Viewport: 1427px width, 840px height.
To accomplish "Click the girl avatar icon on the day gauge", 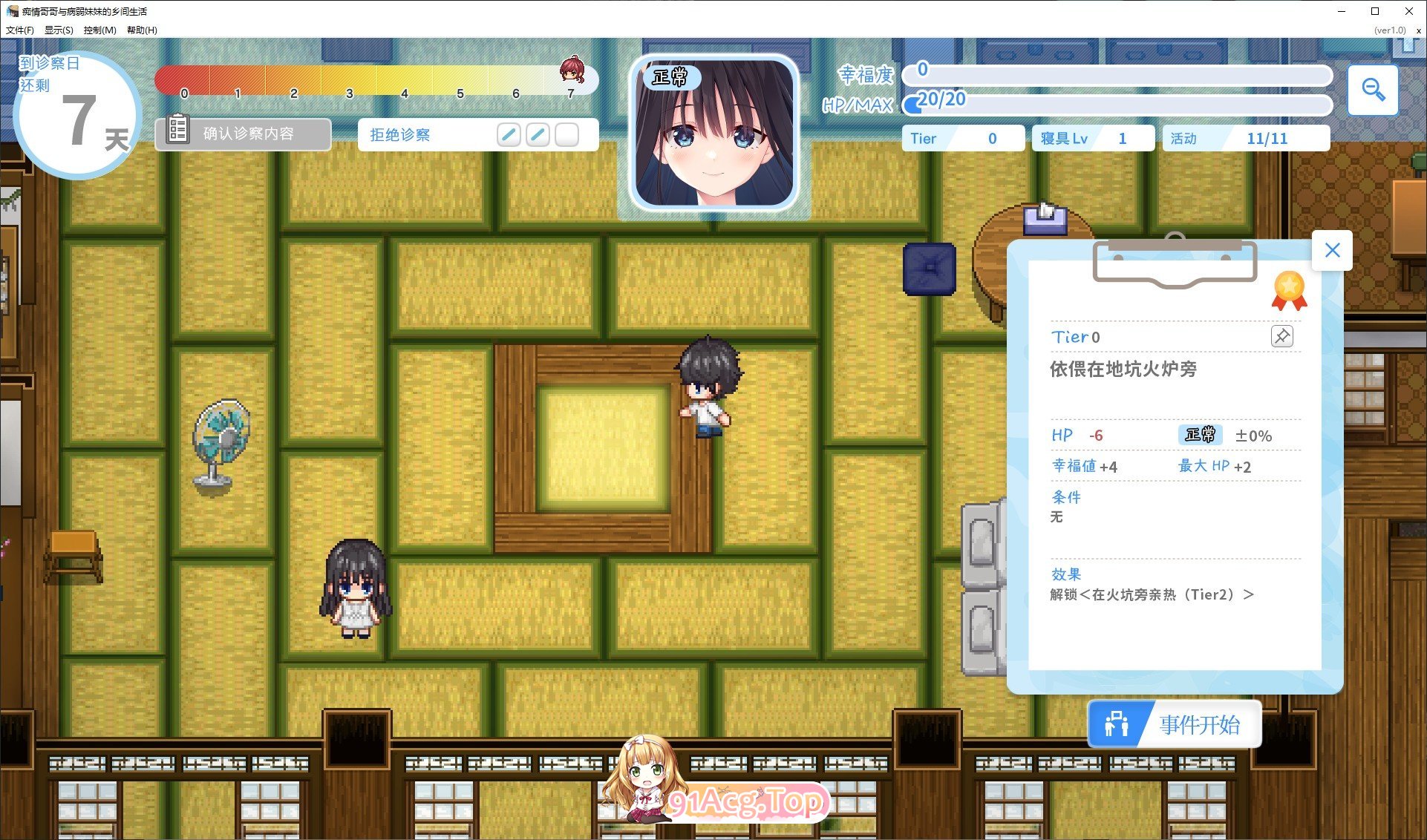I will point(572,71).
